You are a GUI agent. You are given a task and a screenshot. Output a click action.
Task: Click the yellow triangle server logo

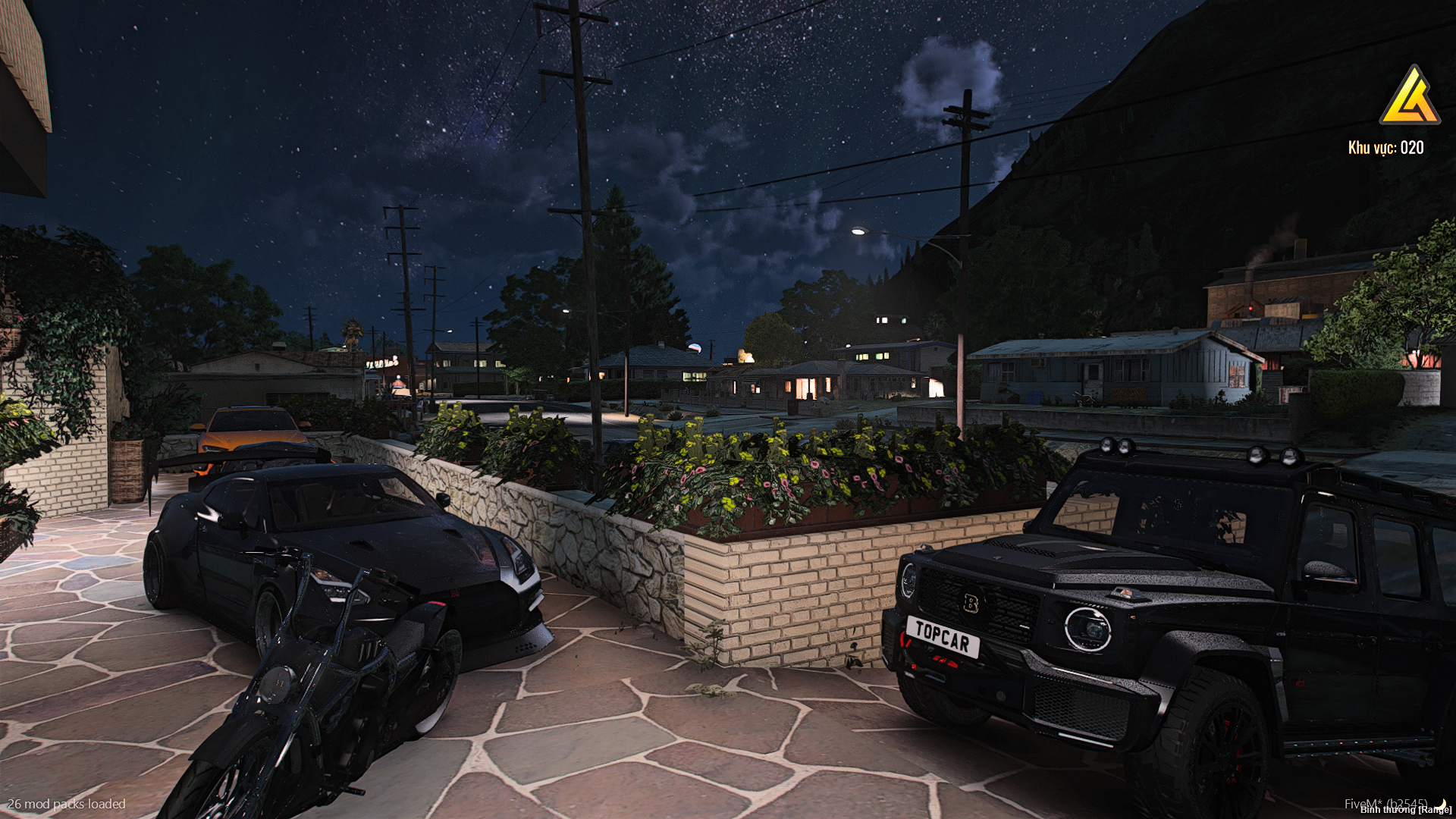[x=1409, y=97]
